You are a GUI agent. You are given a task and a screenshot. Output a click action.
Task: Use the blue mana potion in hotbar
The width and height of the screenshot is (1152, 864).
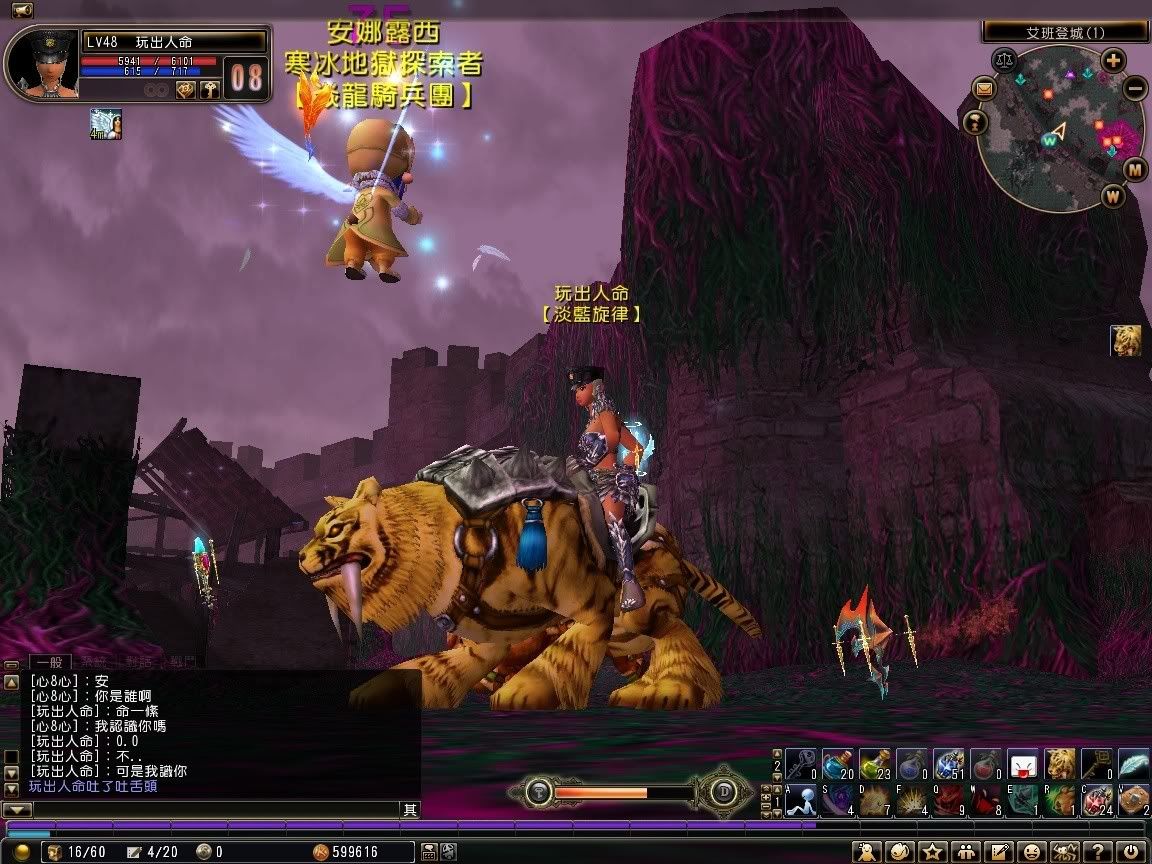click(836, 765)
